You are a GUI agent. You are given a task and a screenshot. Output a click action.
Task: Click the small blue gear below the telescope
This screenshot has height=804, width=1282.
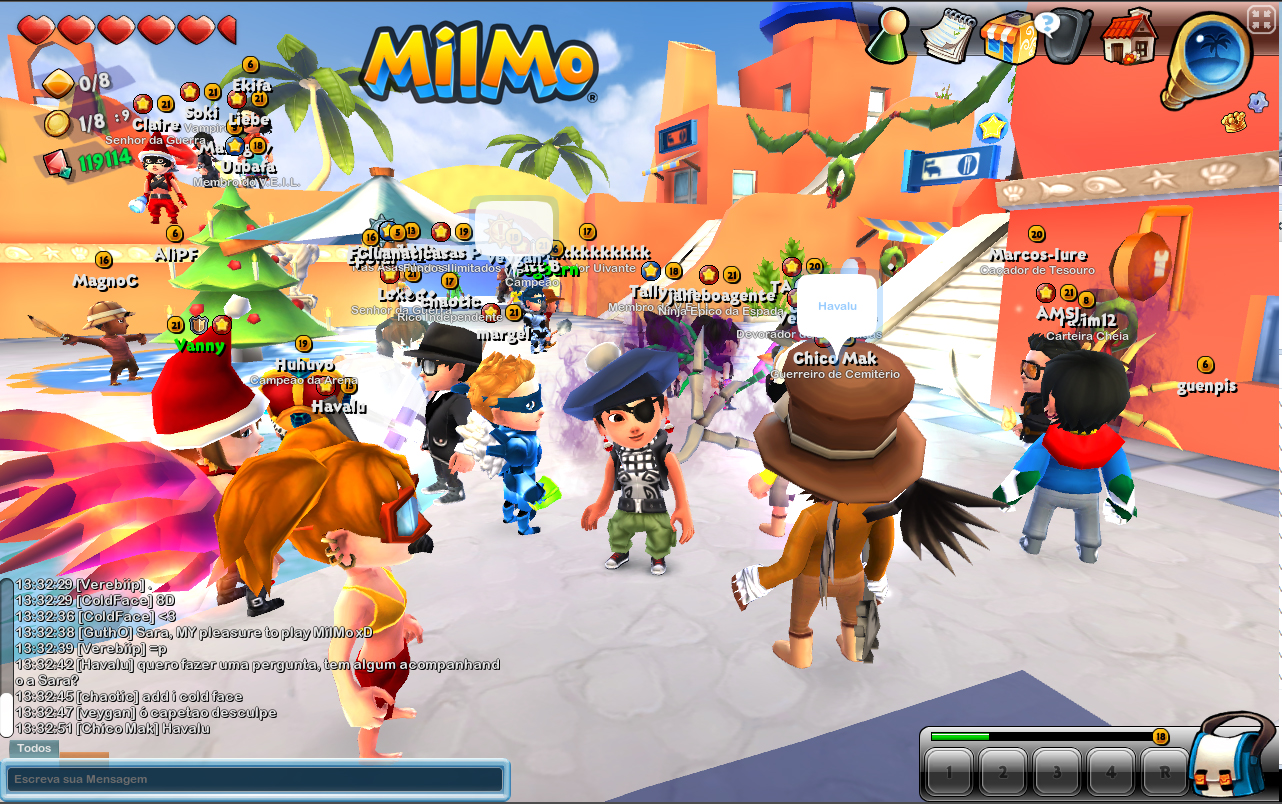(x=1257, y=100)
